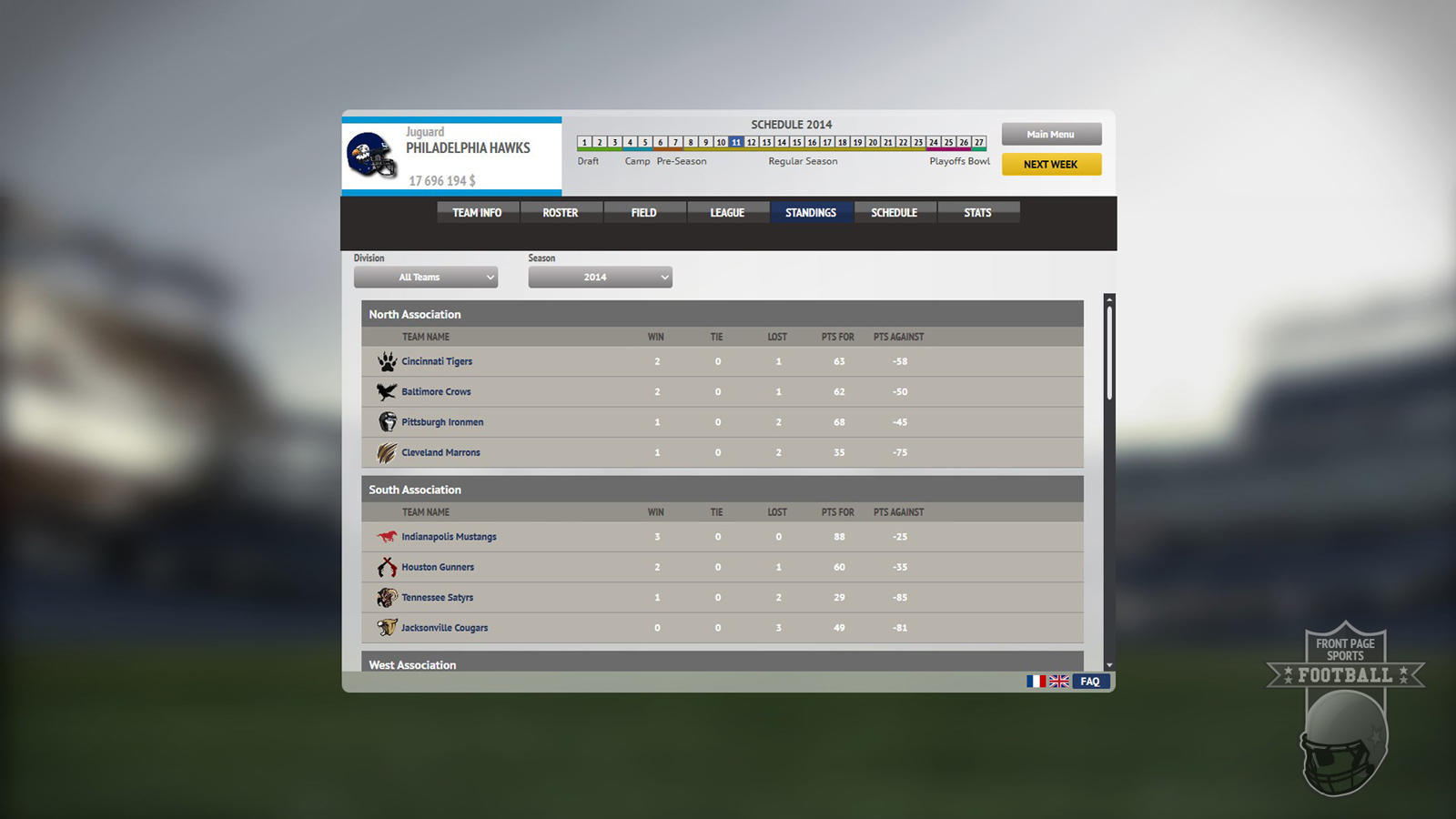
Task: Click the Houston Gunners crossed pistols icon
Action: click(387, 567)
